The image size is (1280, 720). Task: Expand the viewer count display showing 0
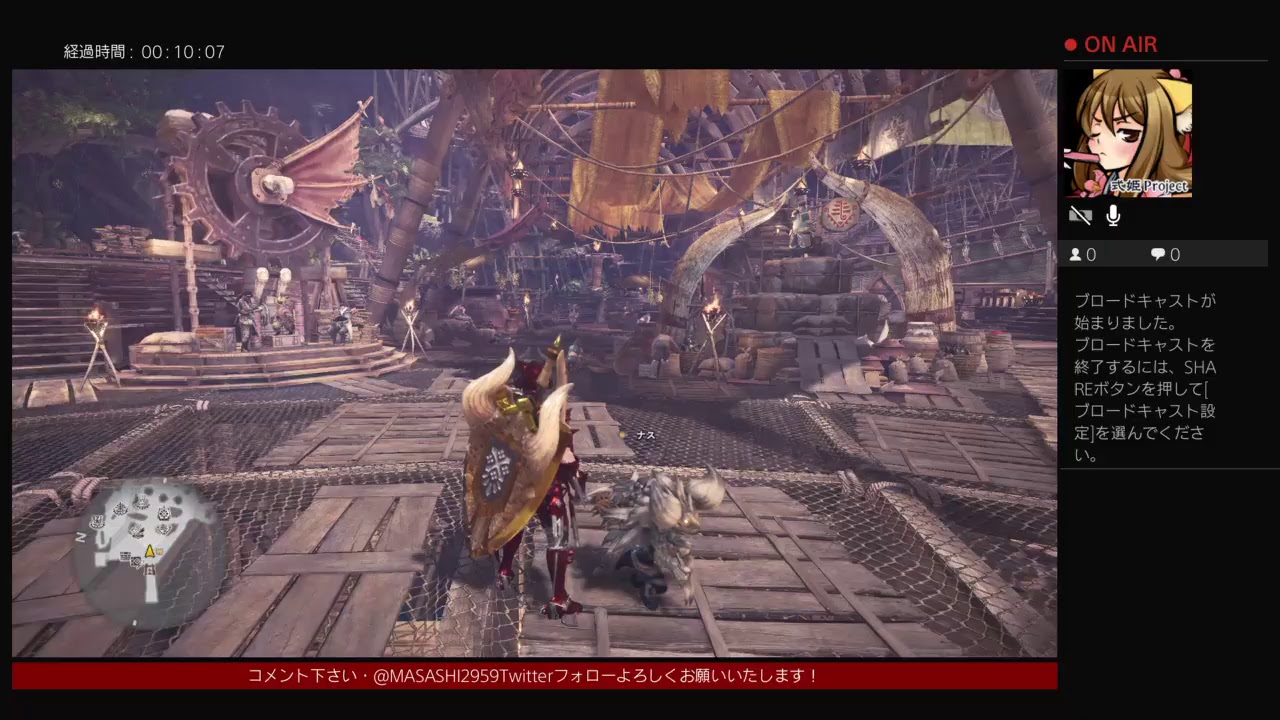1087,254
